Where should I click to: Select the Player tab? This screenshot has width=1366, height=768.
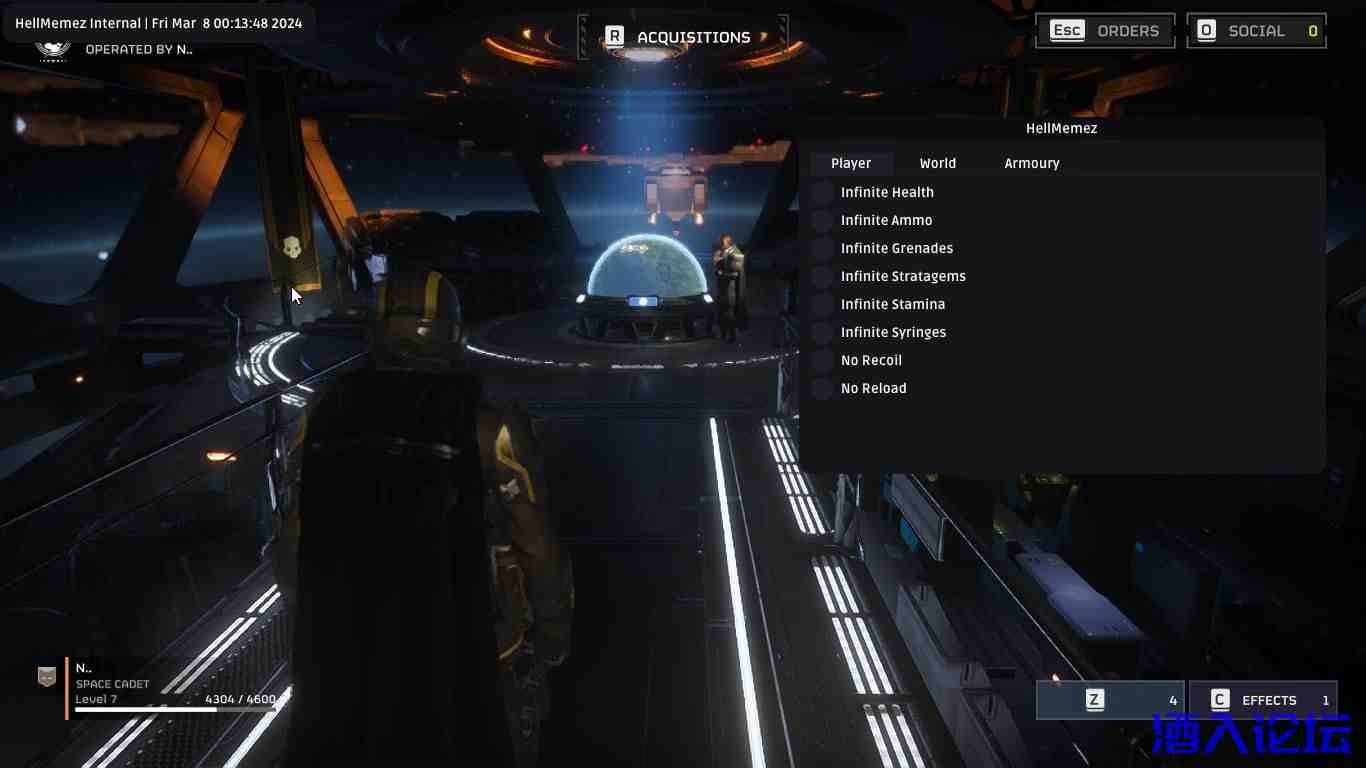(x=851, y=163)
